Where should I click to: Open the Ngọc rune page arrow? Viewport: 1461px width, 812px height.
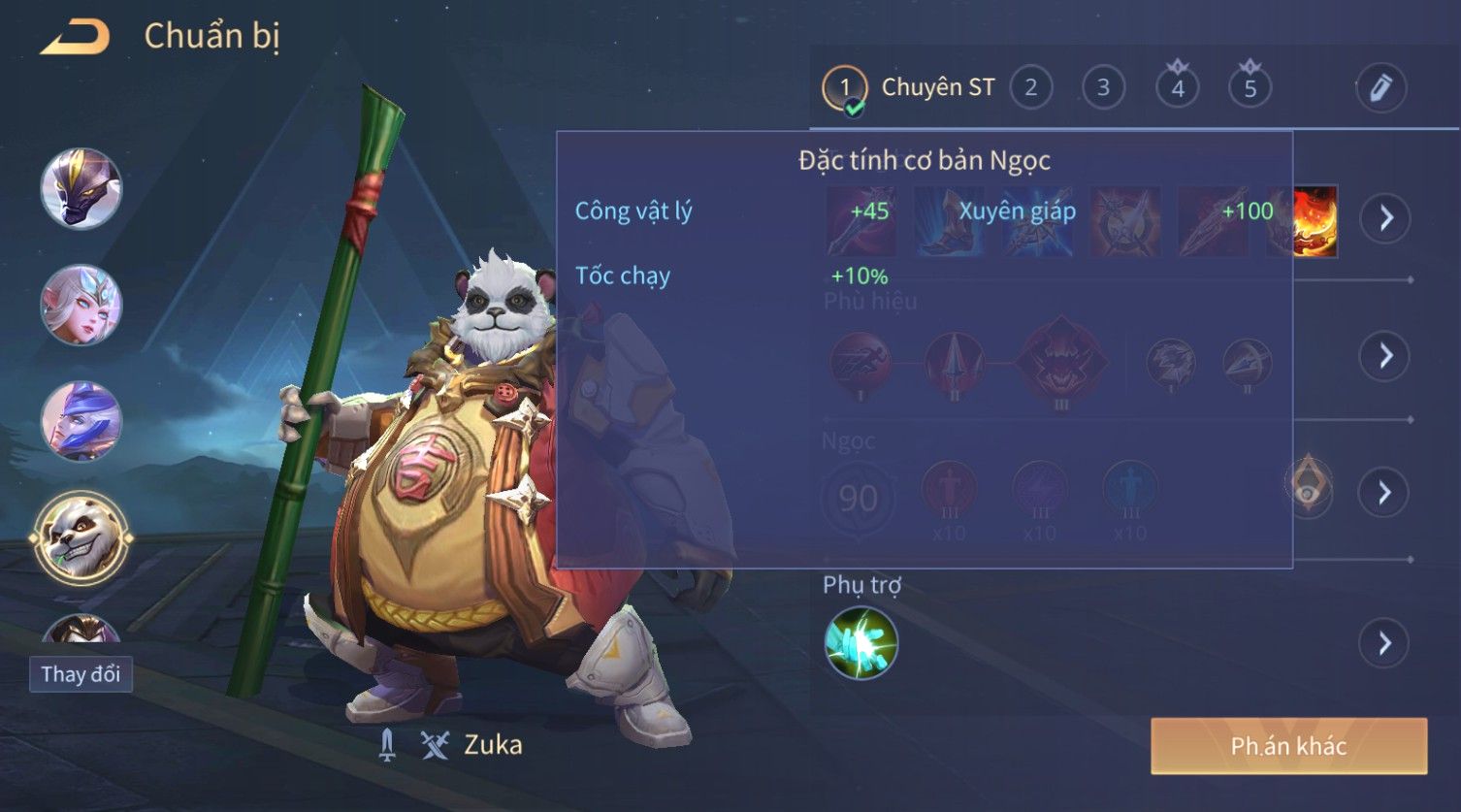pos(1384,493)
